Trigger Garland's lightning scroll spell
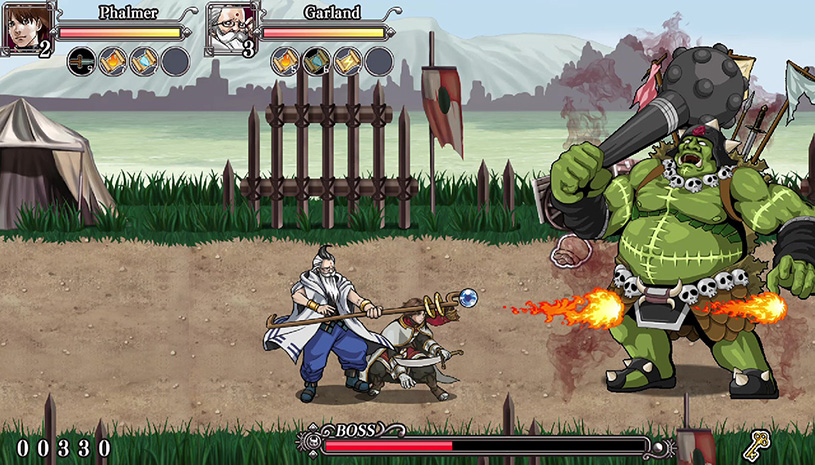815x465 pixels. tap(347, 61)
